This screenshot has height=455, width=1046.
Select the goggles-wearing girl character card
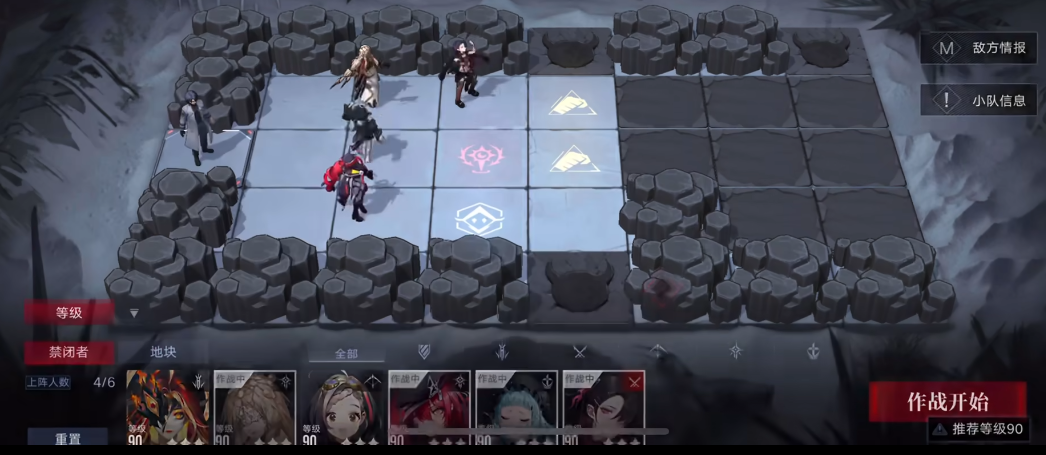click(342, 408)
